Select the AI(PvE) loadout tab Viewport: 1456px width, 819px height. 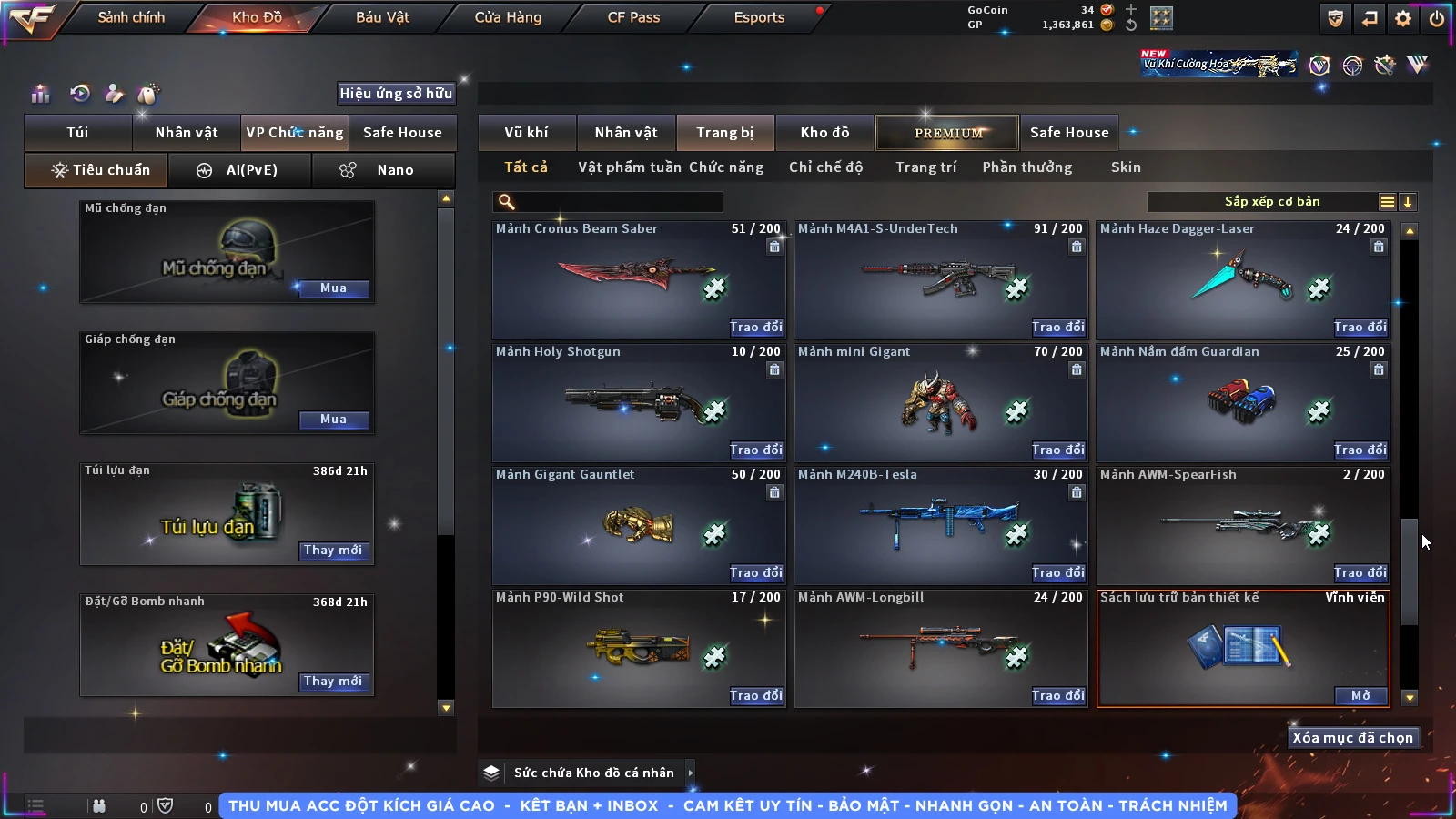(x=240, y=170)
